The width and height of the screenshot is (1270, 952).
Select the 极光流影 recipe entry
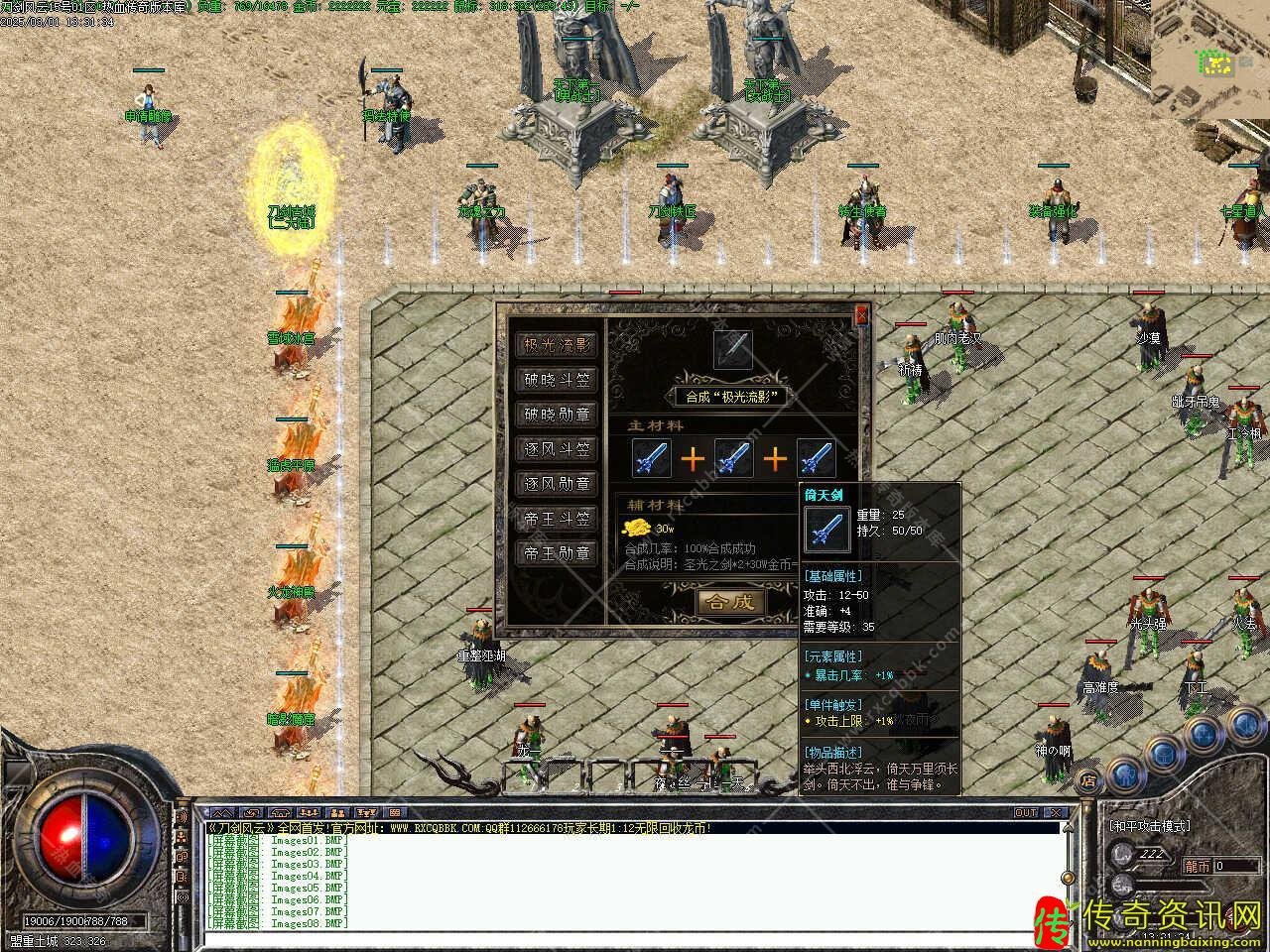558,345
